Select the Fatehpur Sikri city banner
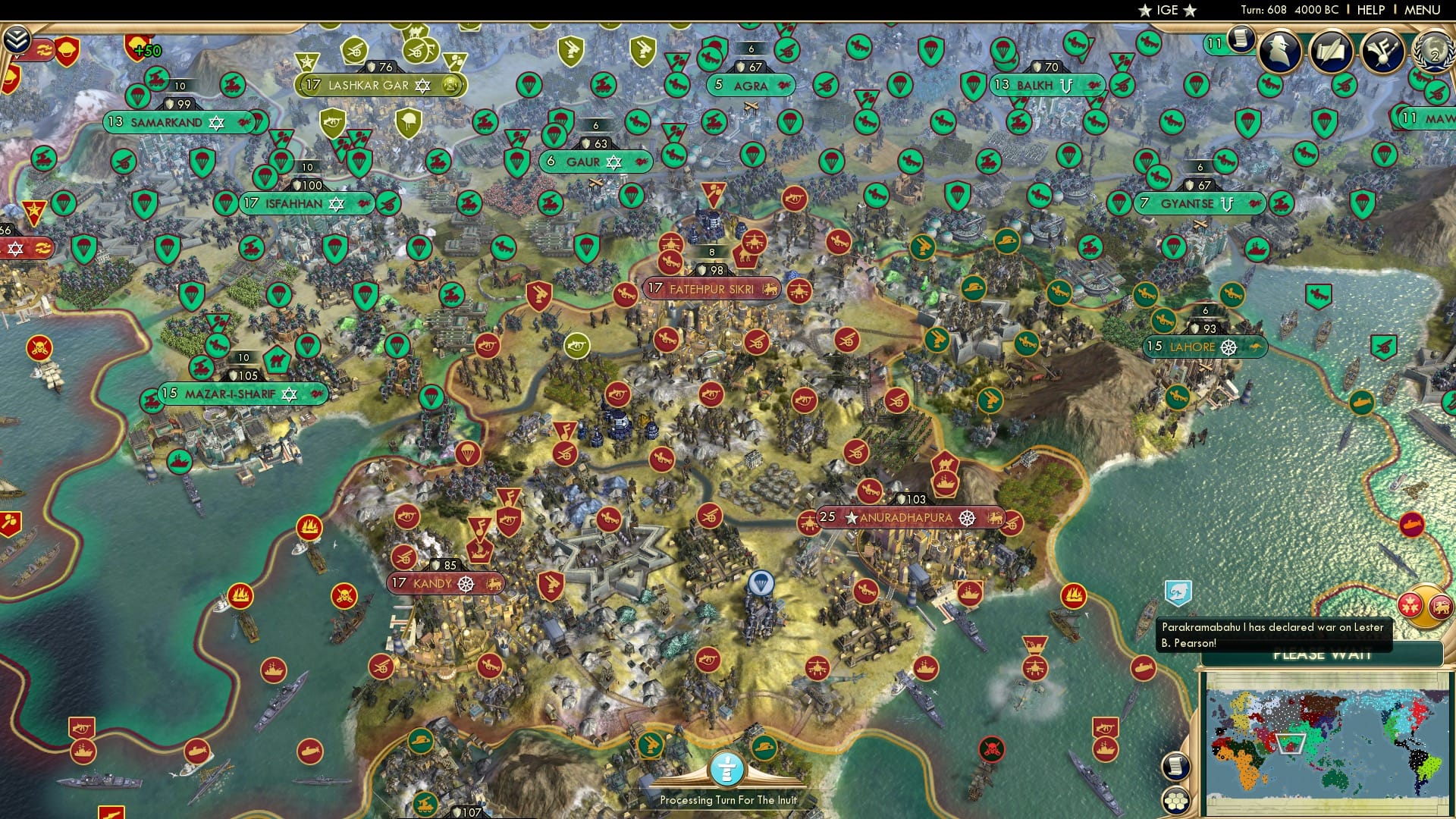1456x819 pixels. (709, 288)
